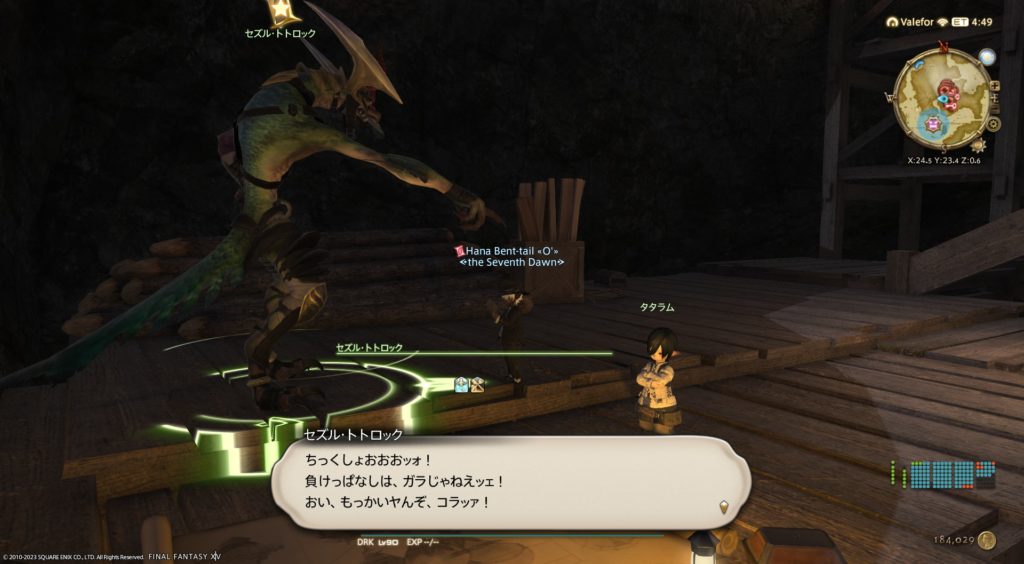Click the gil coin currency icon
Screen dimensions: 1024x564
tap(988, 540)
